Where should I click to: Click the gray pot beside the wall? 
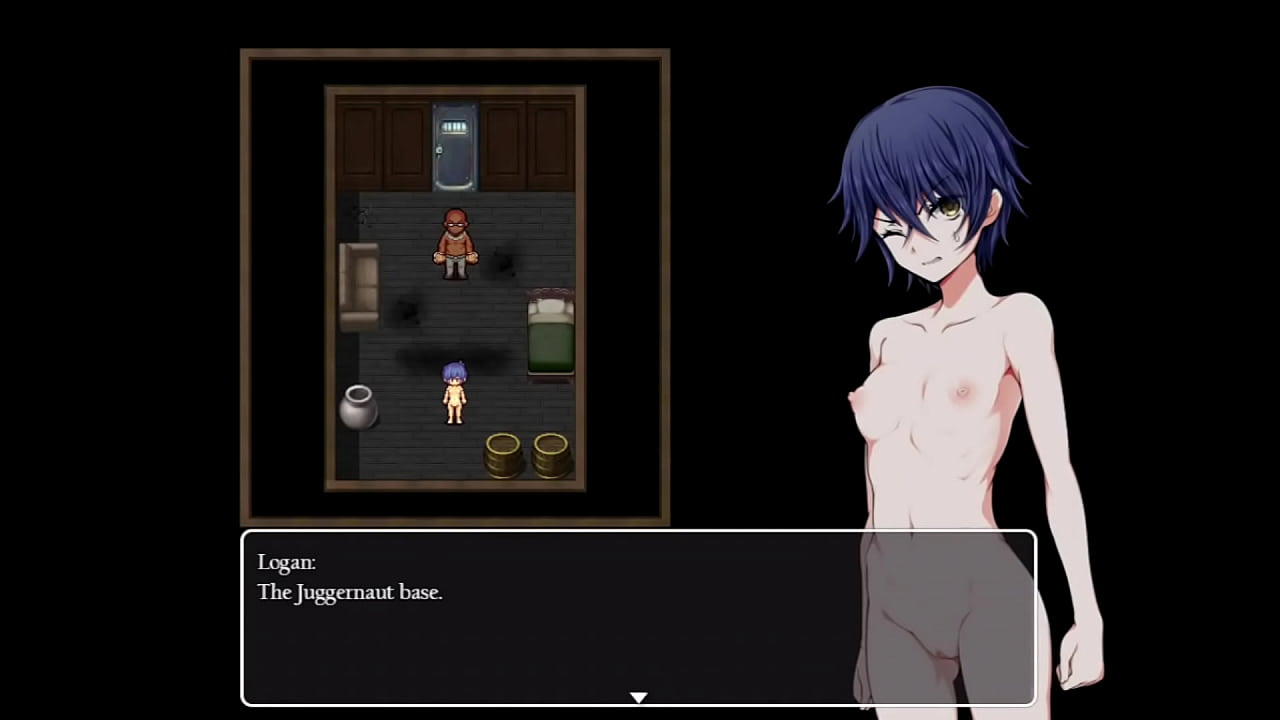[359, 408]
